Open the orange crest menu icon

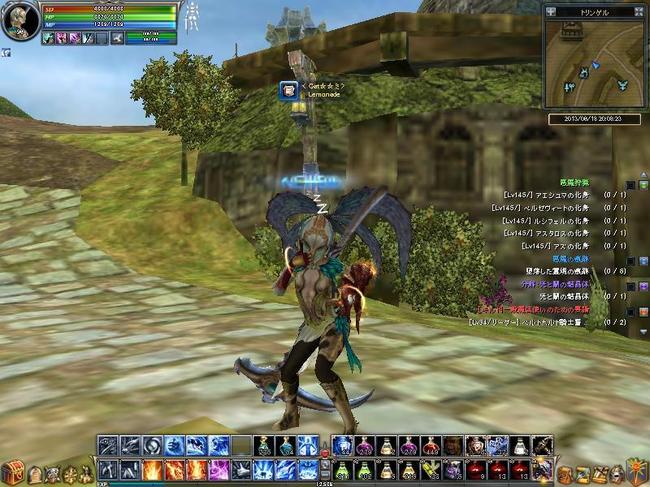[x=636, y=470]
